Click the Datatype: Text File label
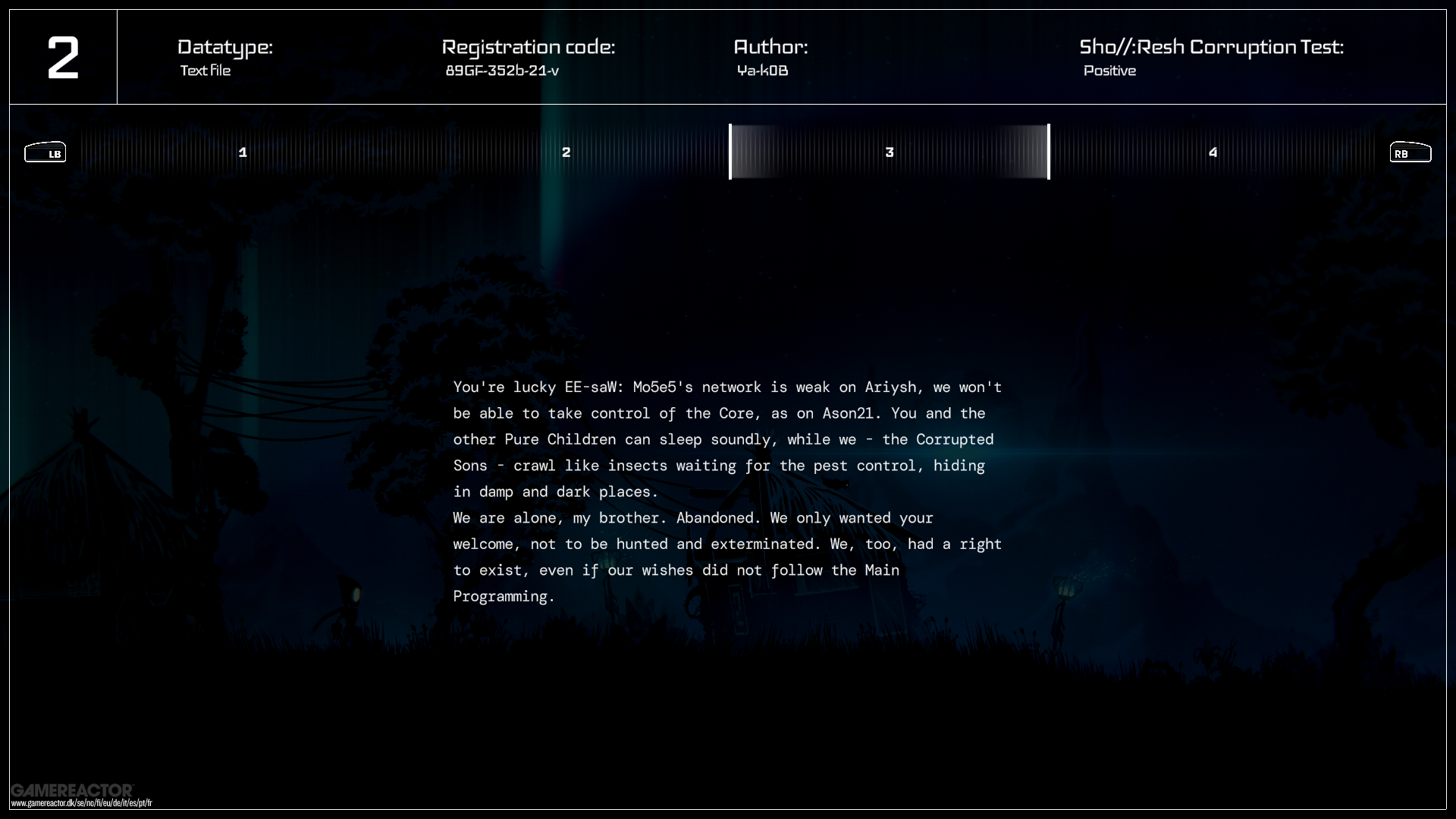The width and height of the screenshot is (1456, 819). point(224,58)
